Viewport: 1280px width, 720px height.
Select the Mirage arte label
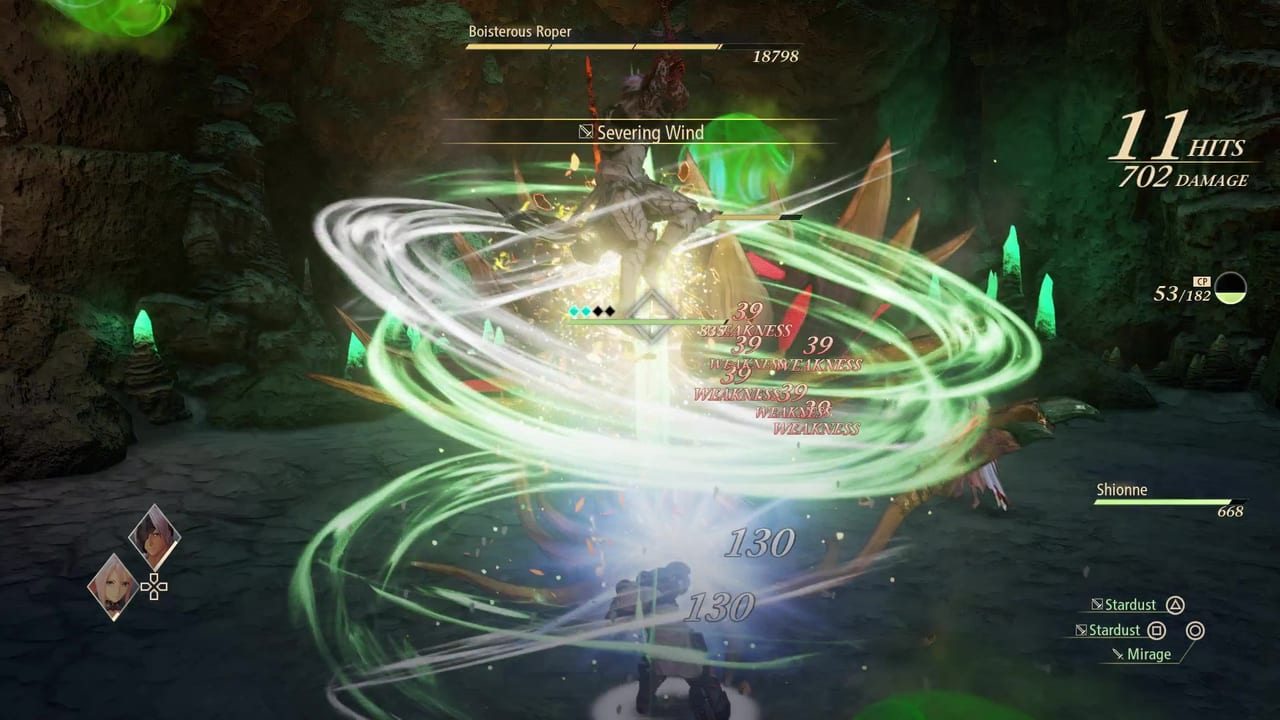[x=1149, y=654]
